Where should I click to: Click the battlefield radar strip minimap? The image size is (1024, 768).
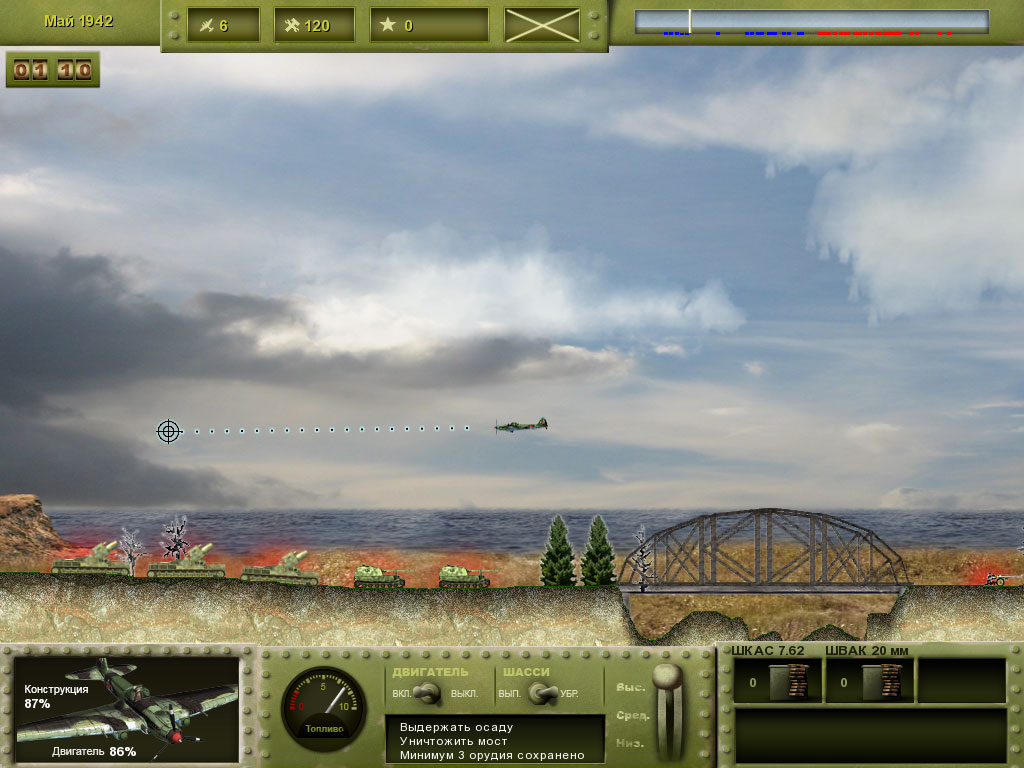pyautogui.click(x=811, y=23)
